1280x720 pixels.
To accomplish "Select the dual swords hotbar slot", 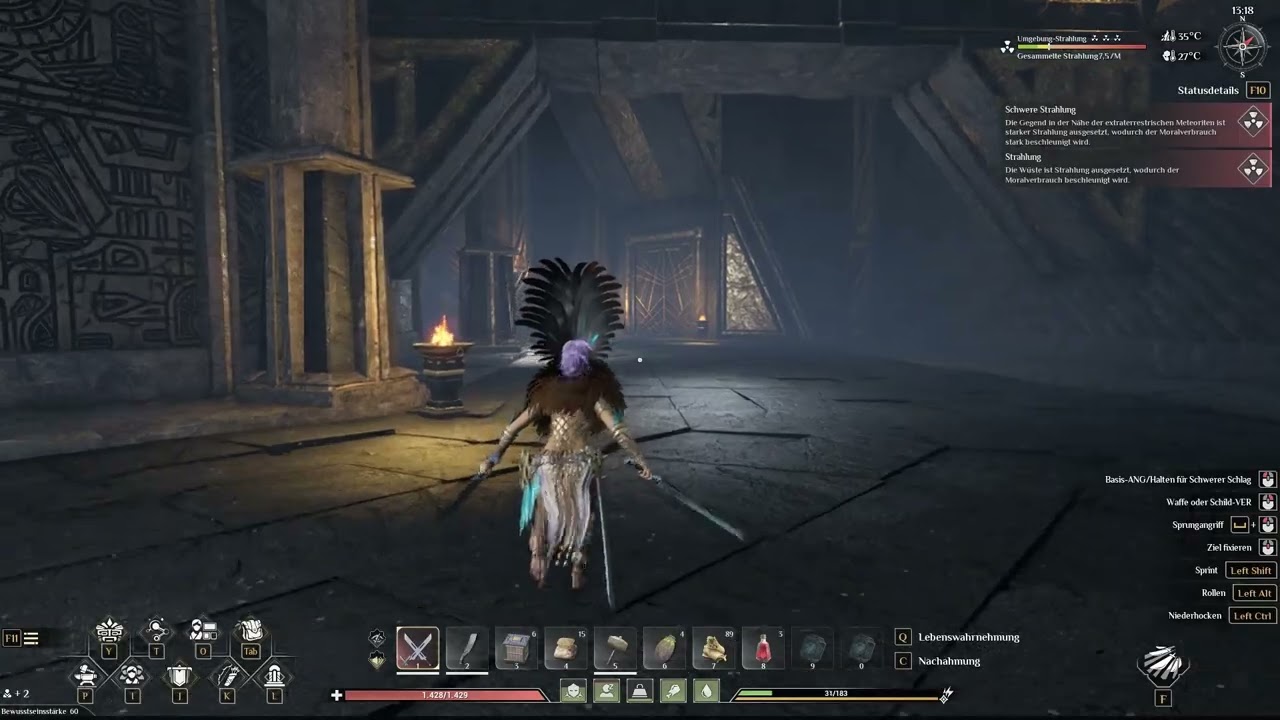I will 417,647.
